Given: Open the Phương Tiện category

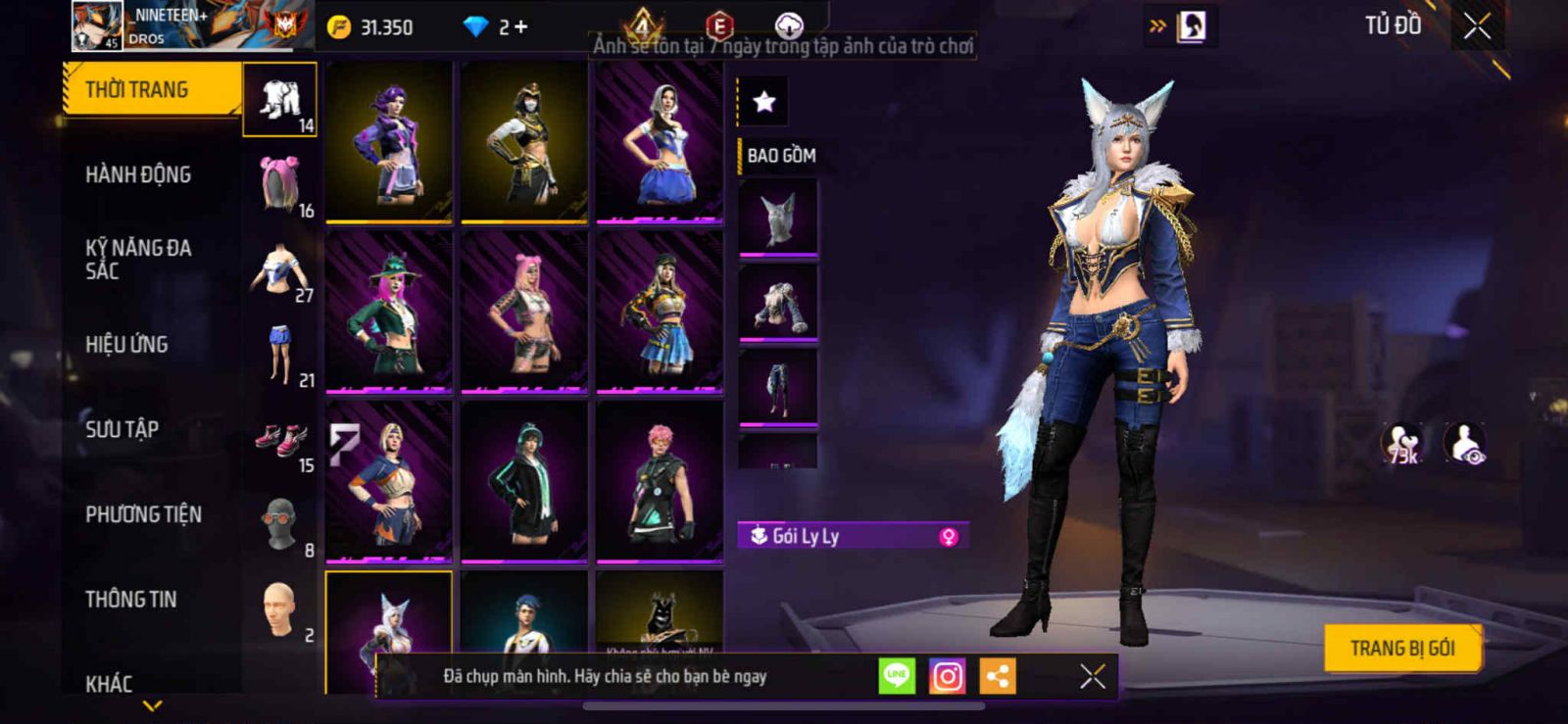Looking at the screenshot, I should coord(143,514).
